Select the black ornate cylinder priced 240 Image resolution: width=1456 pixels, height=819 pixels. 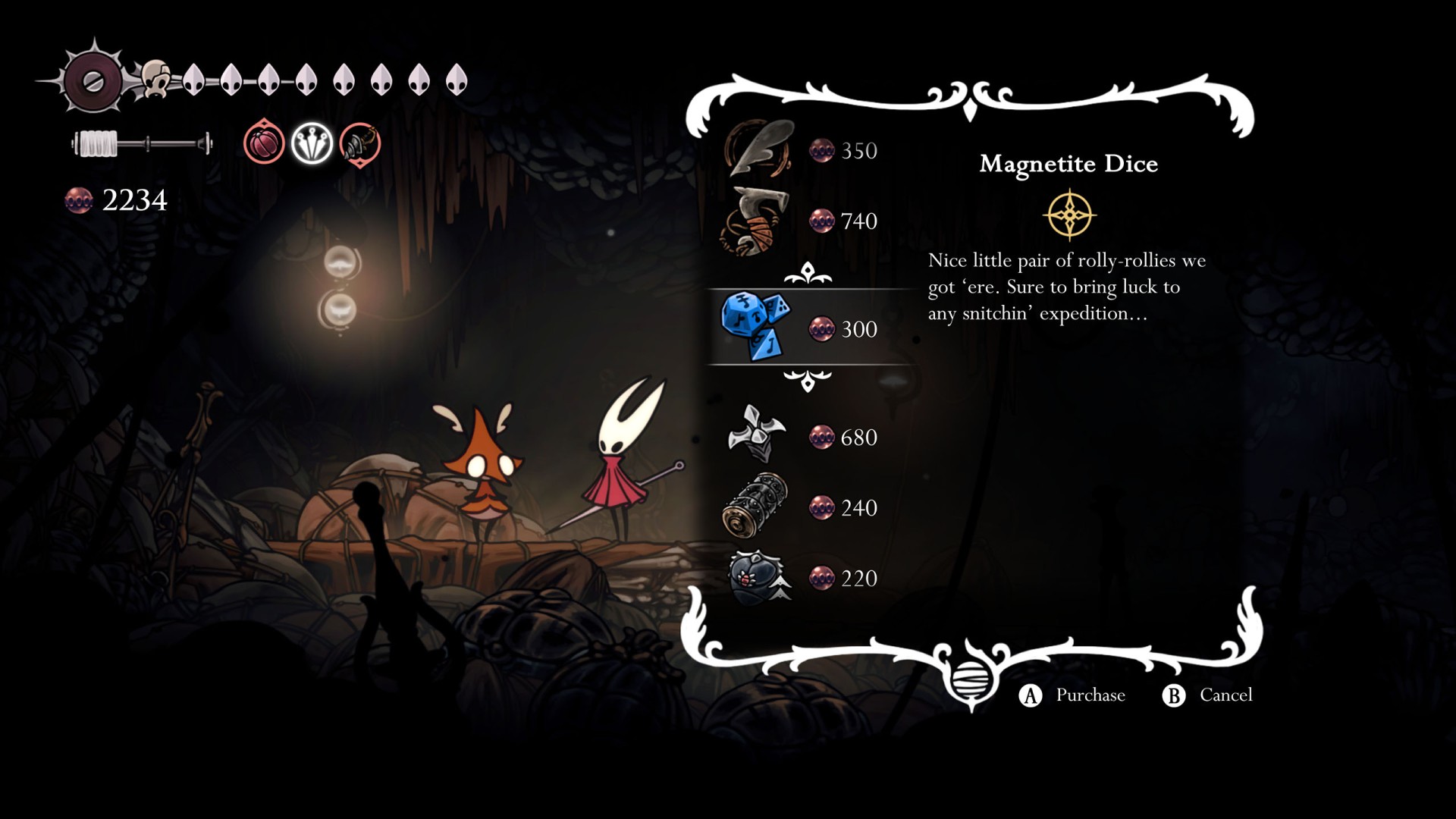[x=755, y=506]
